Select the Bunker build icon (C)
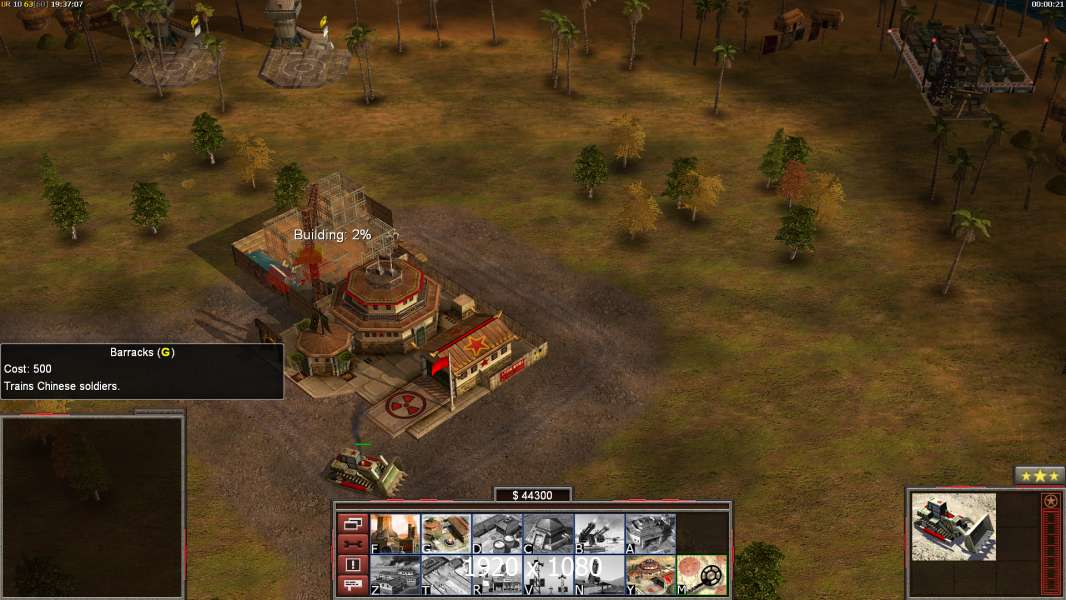 (x=548, y=534)
